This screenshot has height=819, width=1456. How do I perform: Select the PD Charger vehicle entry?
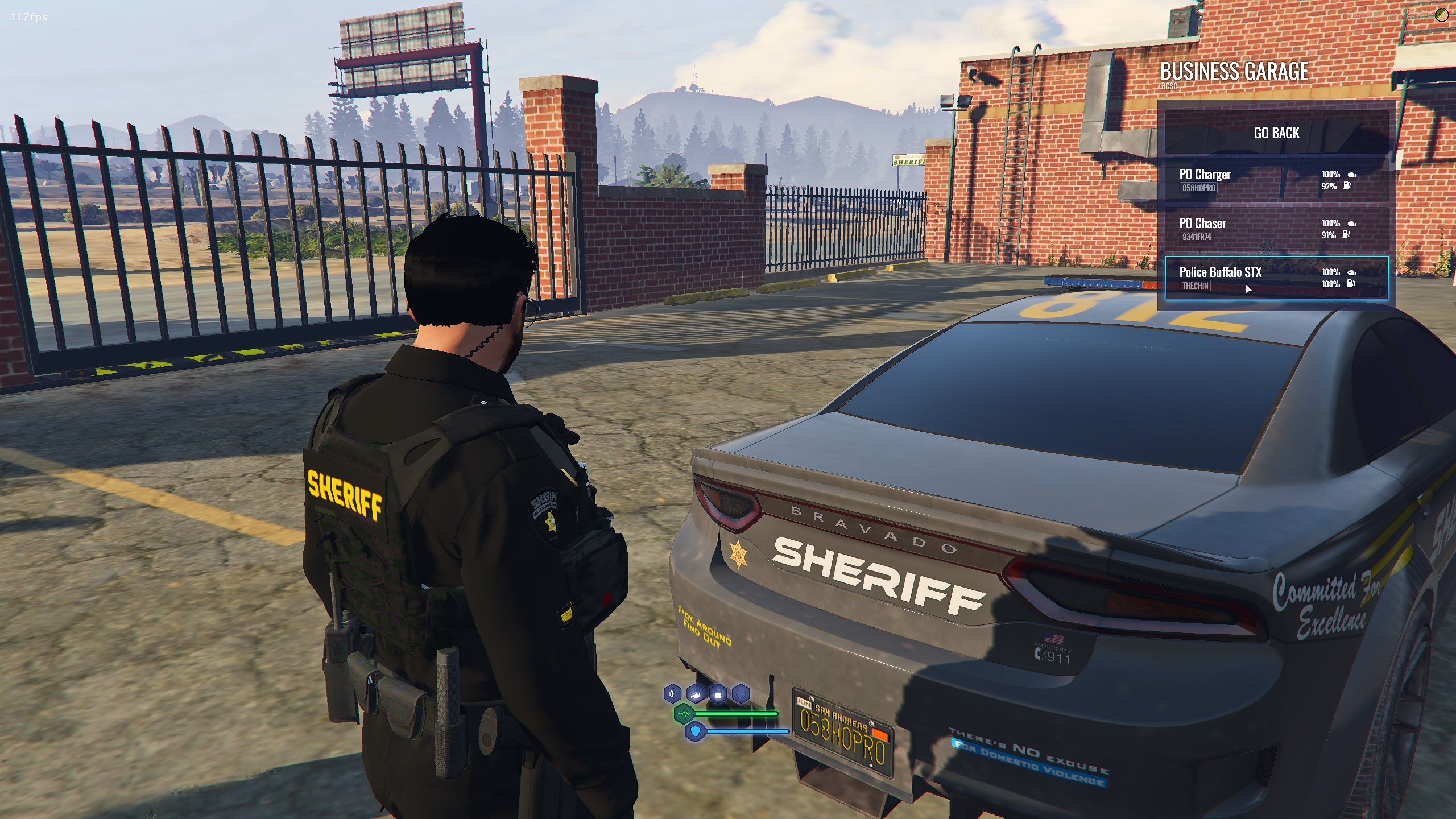tap(1276, 180)
